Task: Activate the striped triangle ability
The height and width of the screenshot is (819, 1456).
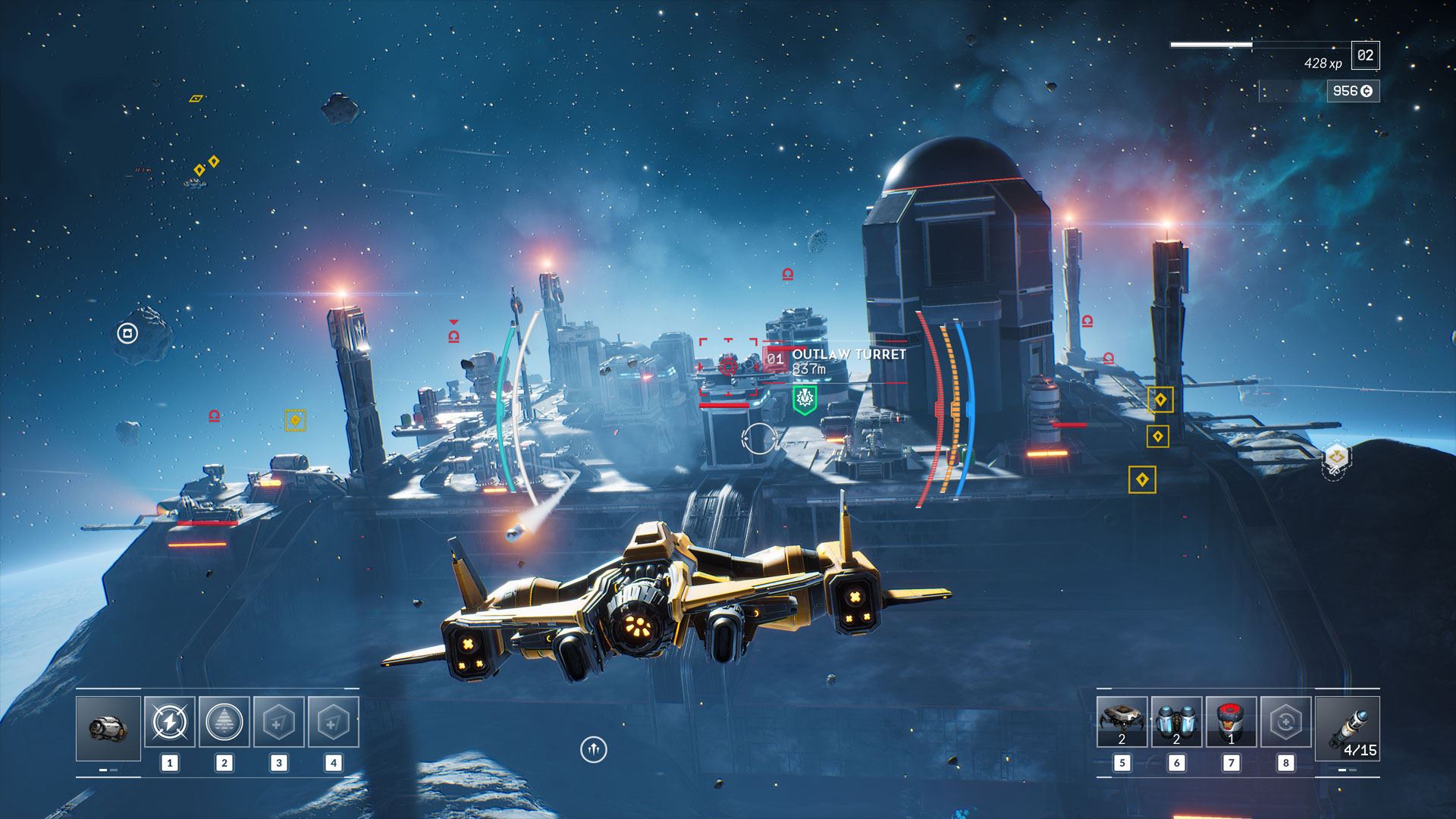Action: (224, 722)
